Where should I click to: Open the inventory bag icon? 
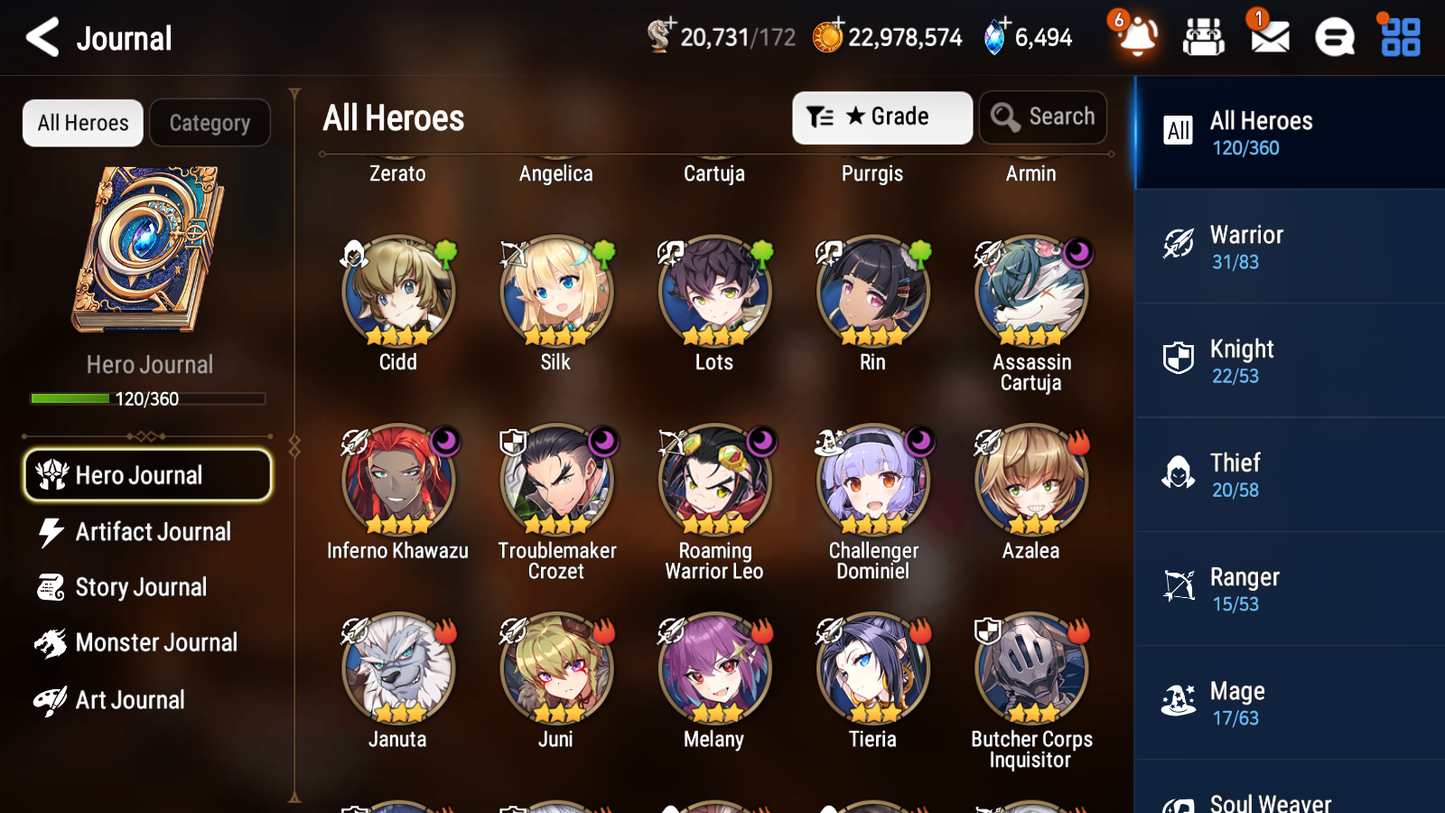tap(1203, 36)
